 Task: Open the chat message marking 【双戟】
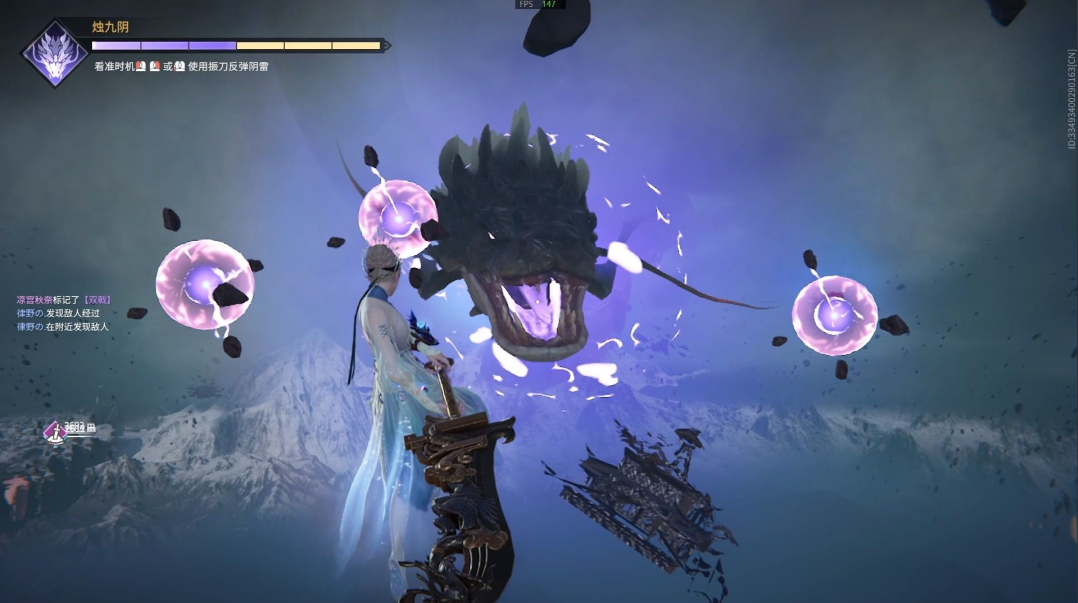tap(62, 299)
